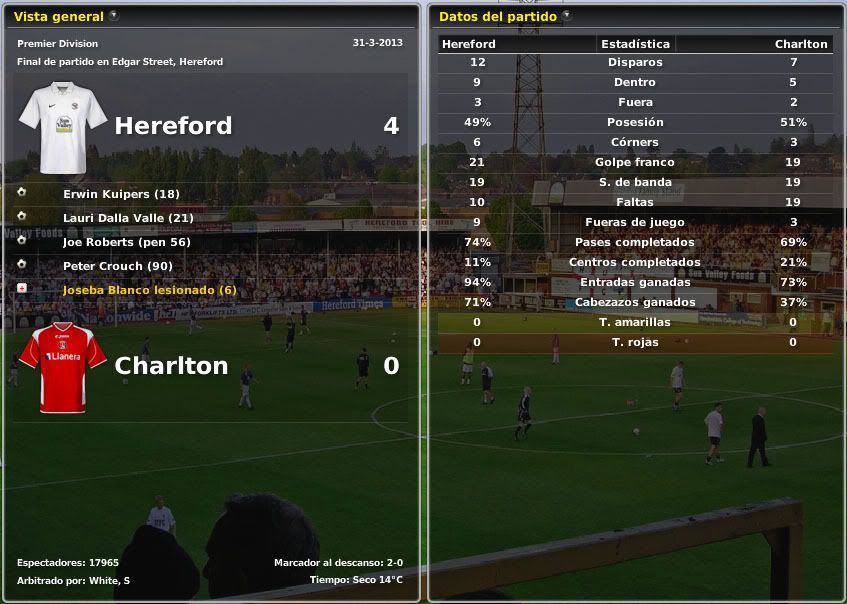Select the Charlton team name in overview
The width and height of the screenshot is (847, 604).
pyautogui.click(x=171, y=366)
